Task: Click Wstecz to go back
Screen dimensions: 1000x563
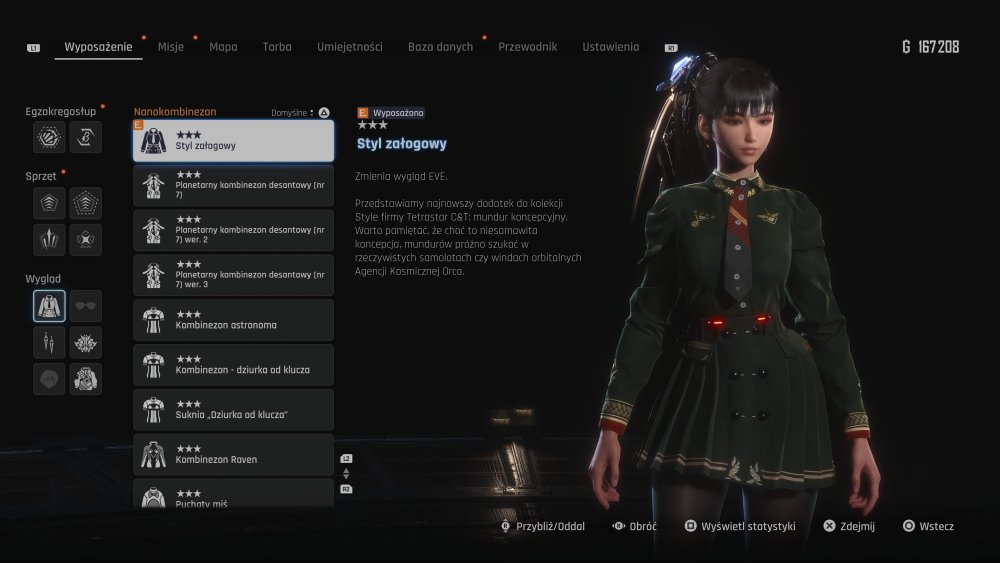Action: pos(929,526)
